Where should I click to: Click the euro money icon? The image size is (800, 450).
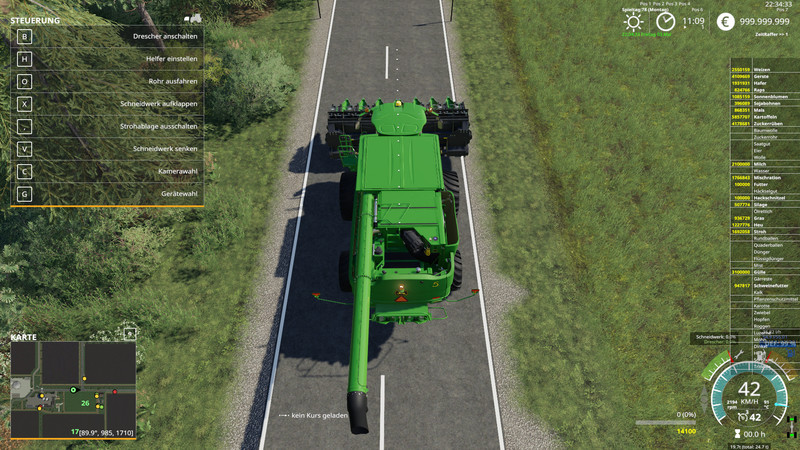click(724, 22)
